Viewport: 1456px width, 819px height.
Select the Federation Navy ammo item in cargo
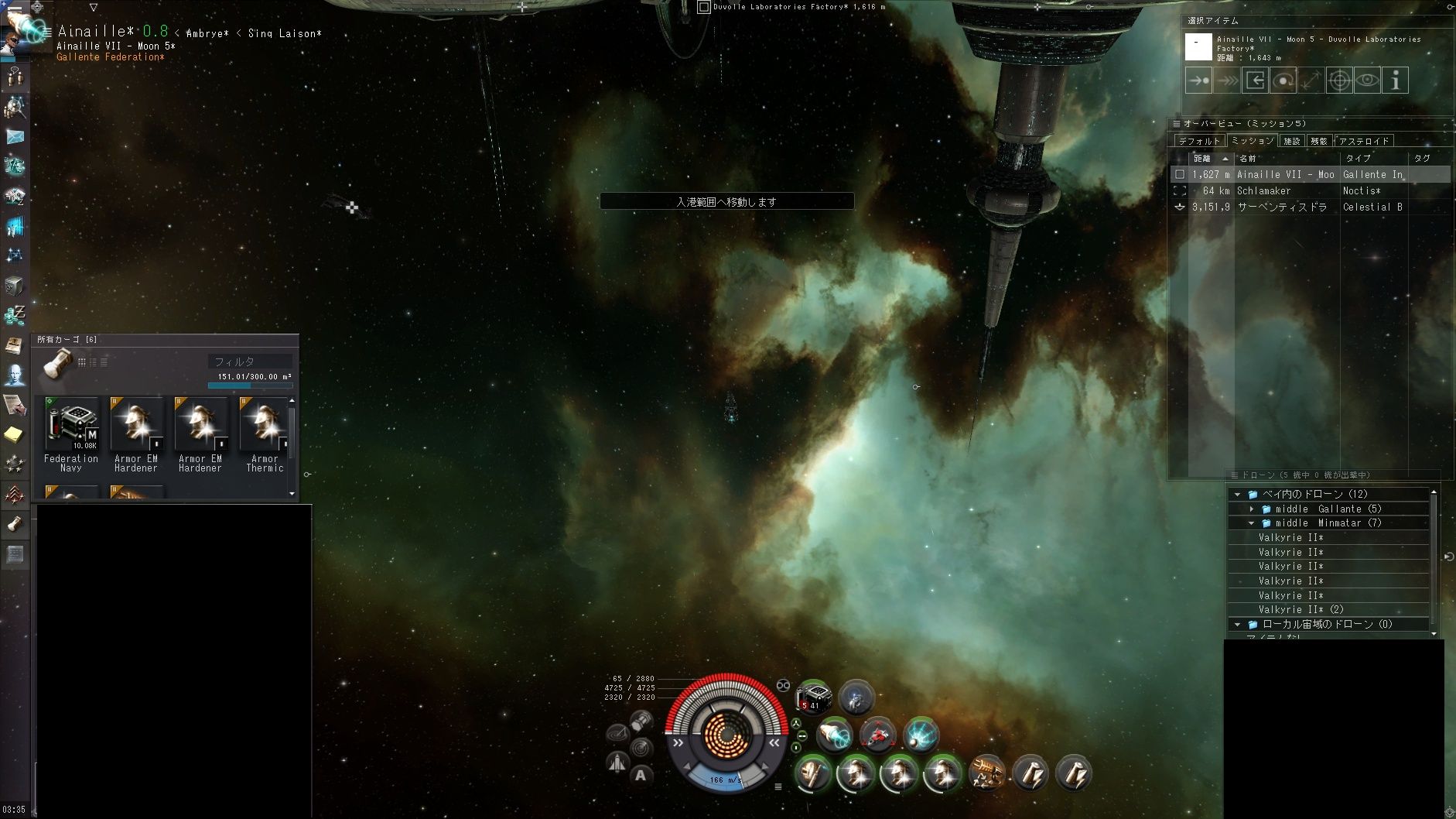point(71,425)
